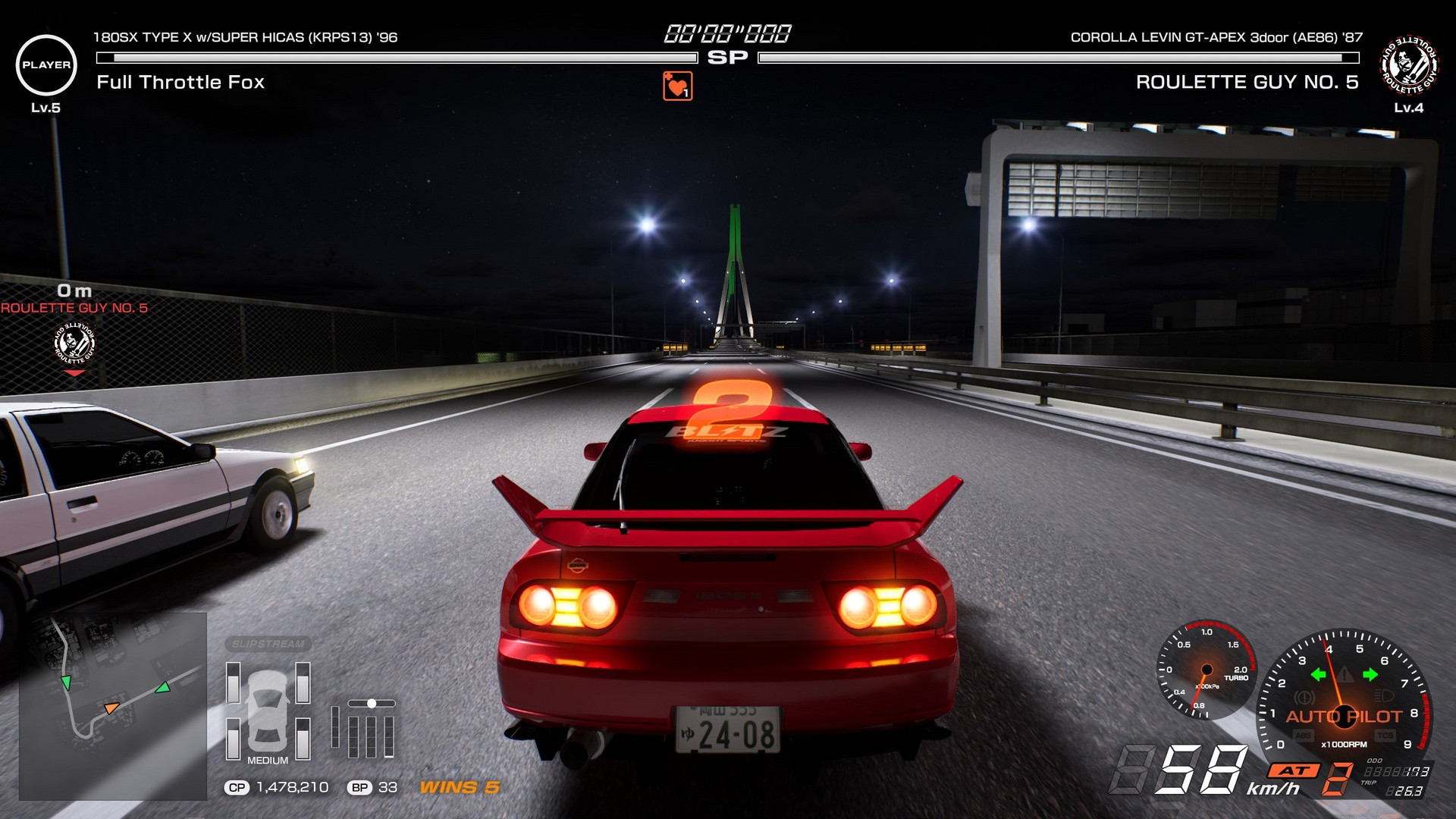
Task: Click the orange heart perk icon
Action: pyautogui.click(x=677, y=86)
